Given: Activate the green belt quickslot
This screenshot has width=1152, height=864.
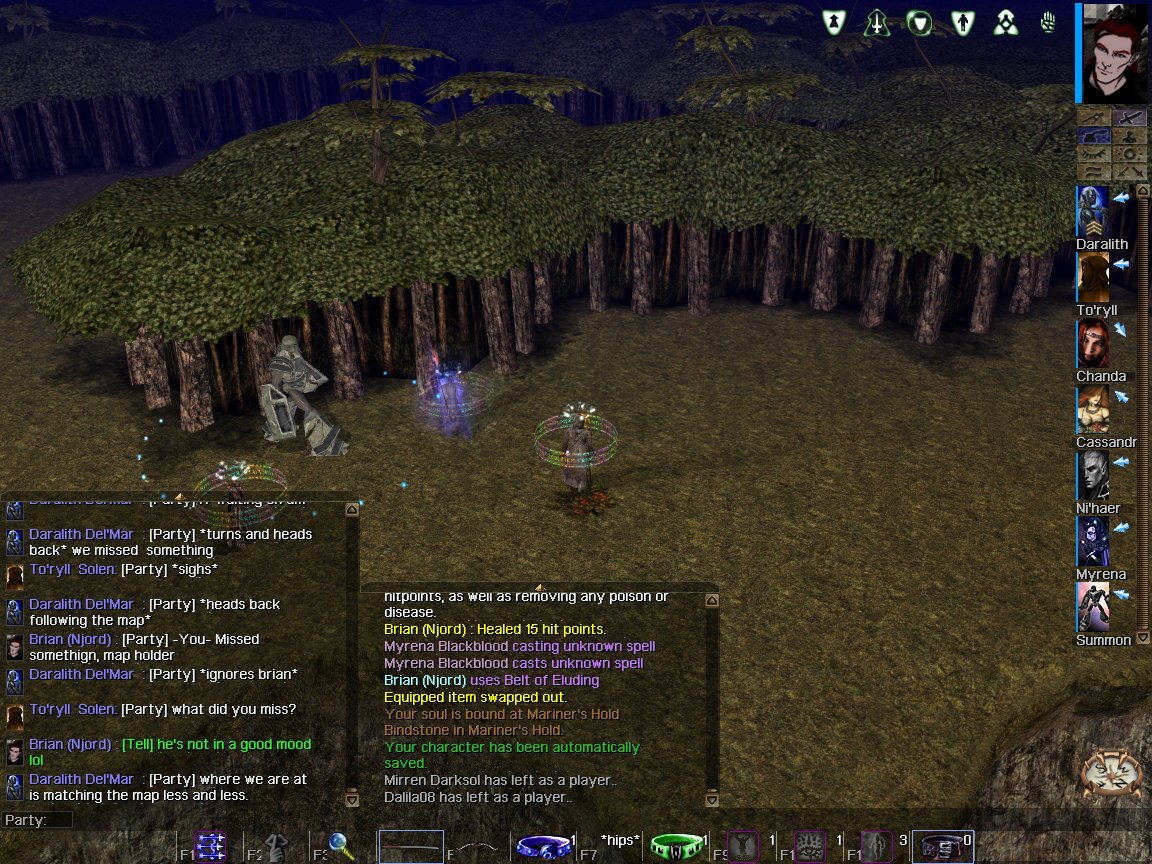Looking at the screenshot, I should pos(677,847).
